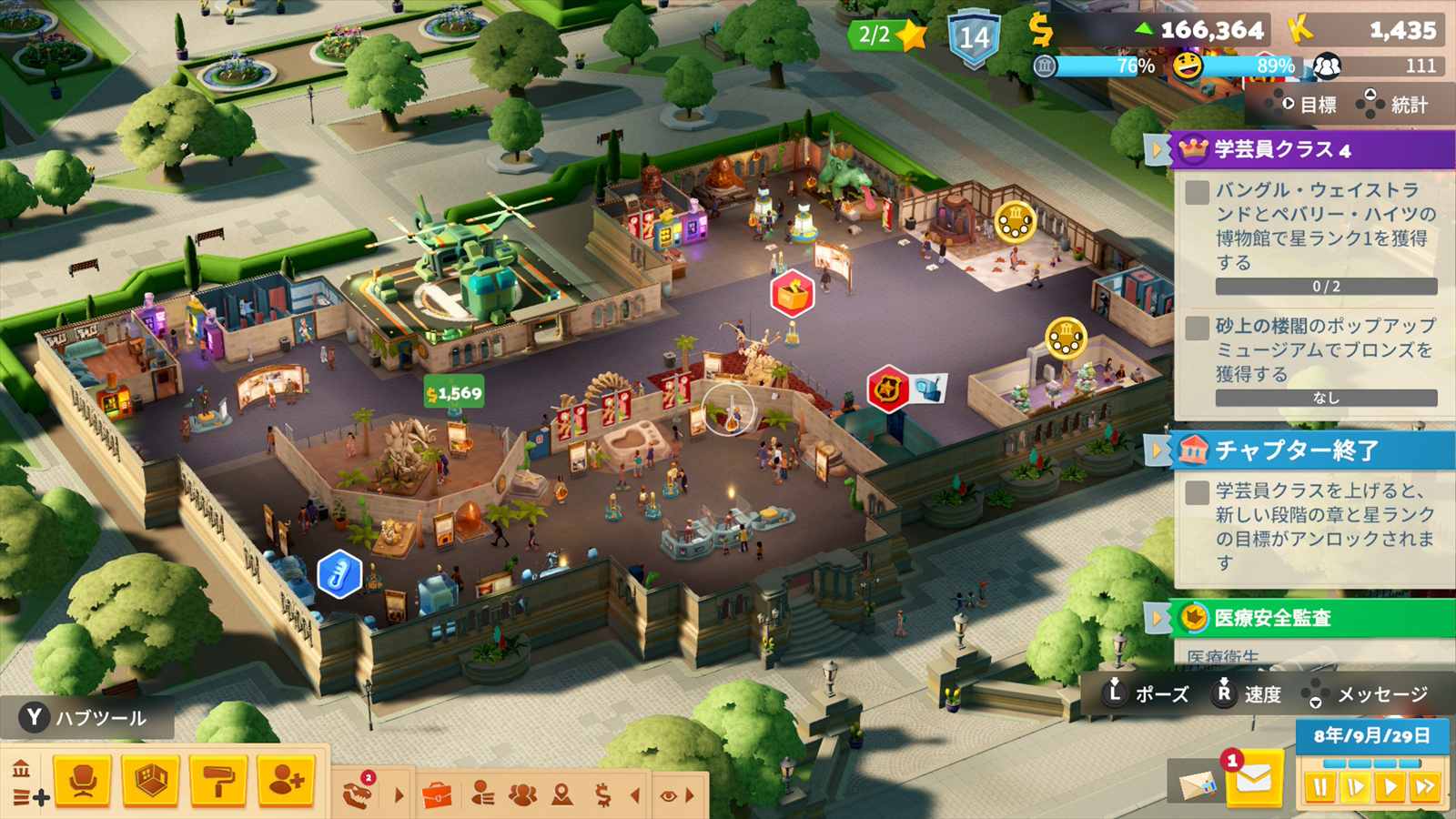Set game speed to slow play
The width and height of the screenshot is (1456, 819).
(x=1355, y=786)
